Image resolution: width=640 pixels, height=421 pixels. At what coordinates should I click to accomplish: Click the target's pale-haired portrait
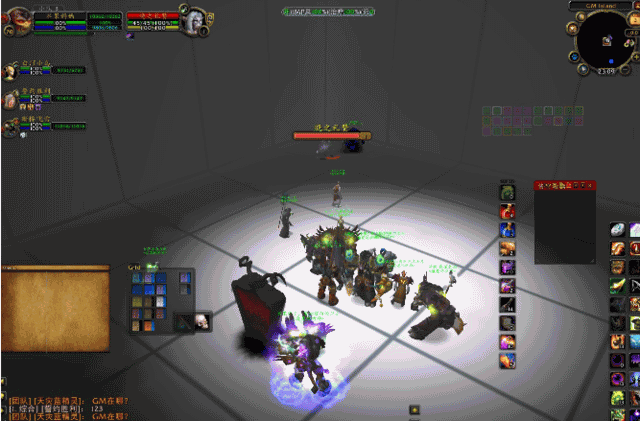196,21
